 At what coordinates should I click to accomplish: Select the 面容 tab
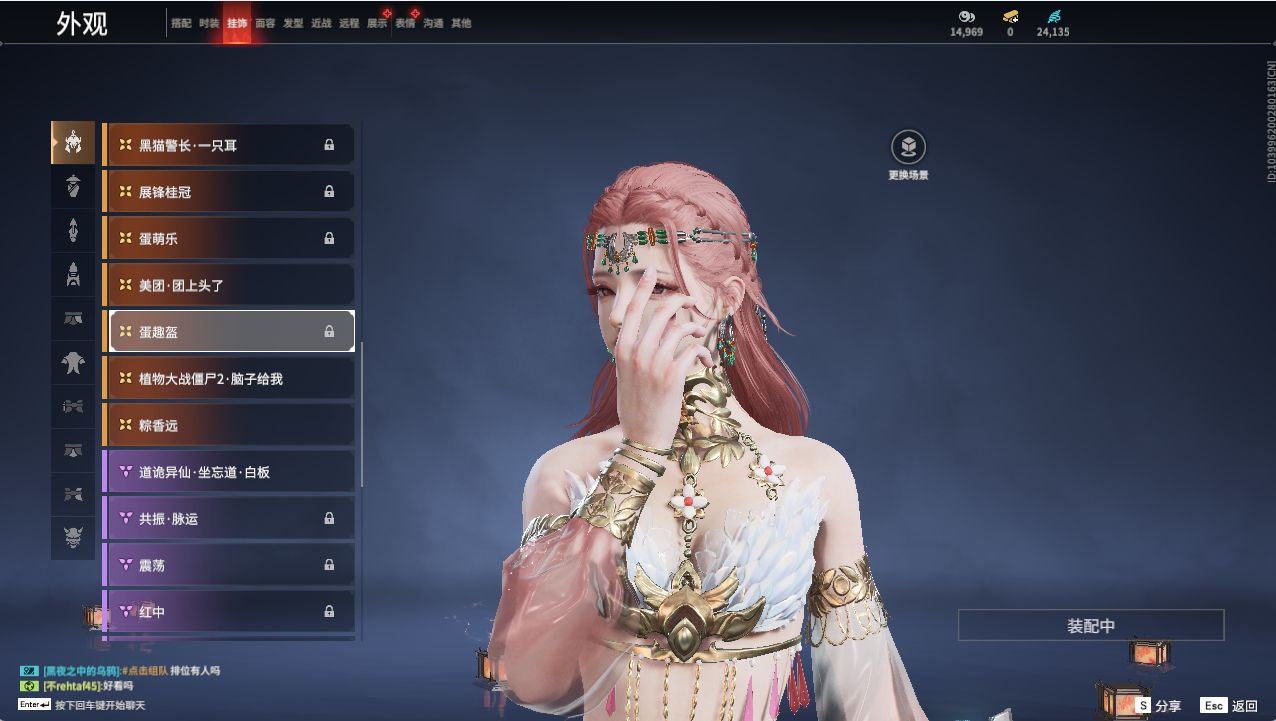pos(265,23)
